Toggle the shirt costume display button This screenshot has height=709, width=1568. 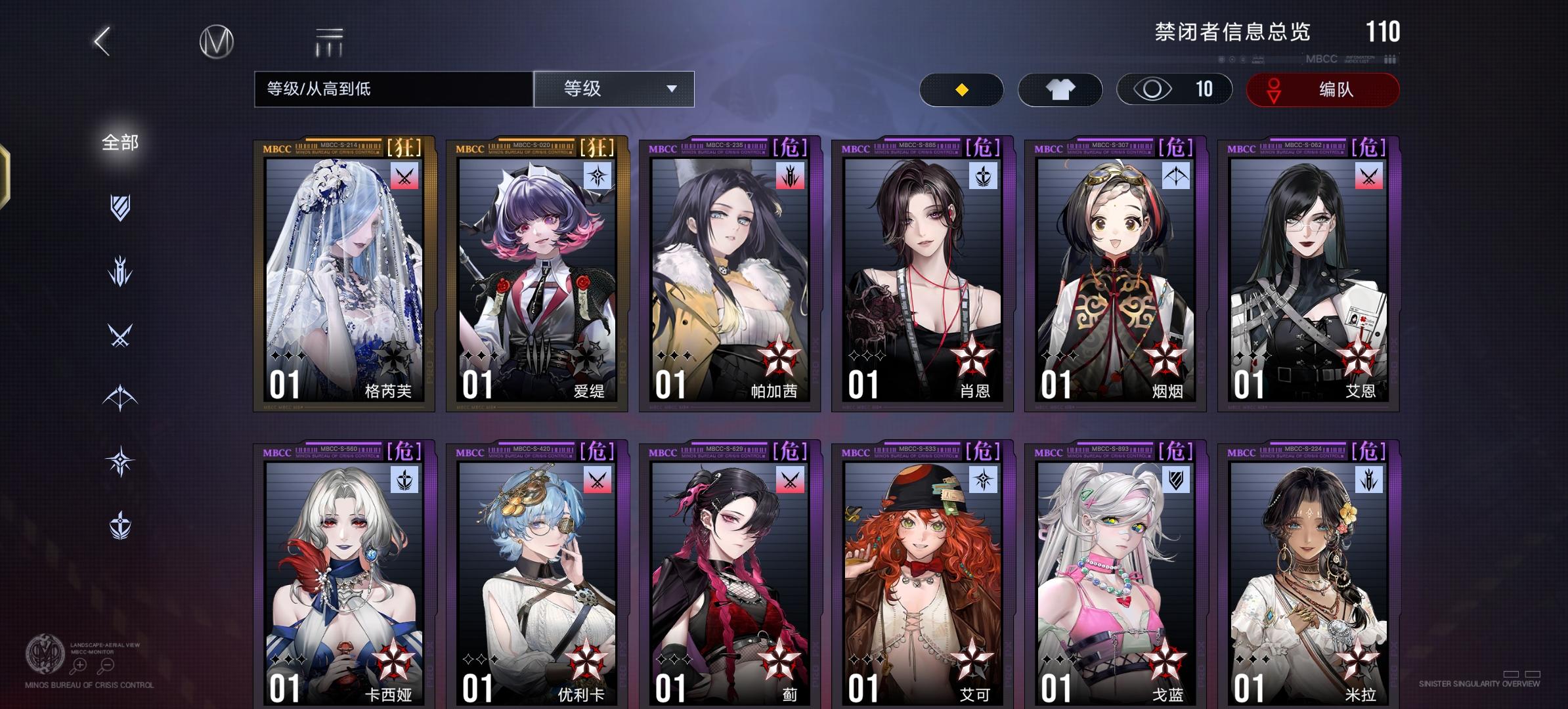pyautogui.click(x=1059, y=89)
